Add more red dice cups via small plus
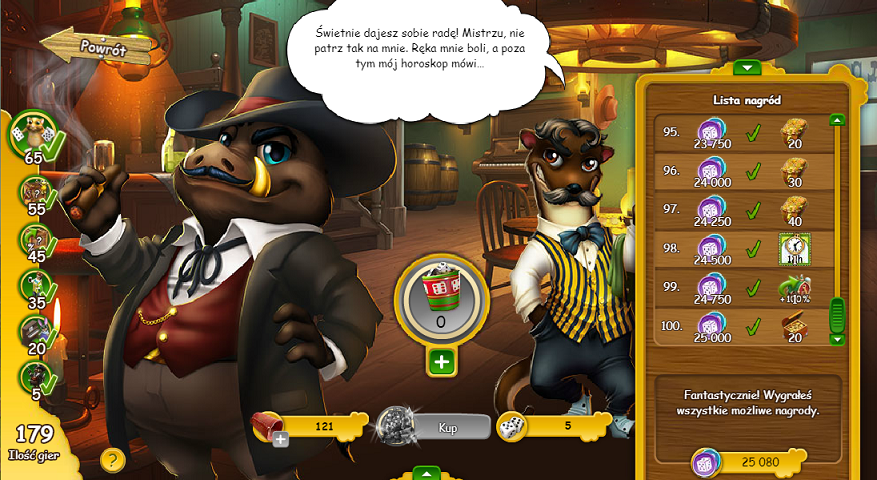The image size is (877, 480). click(x=281, y=439)
